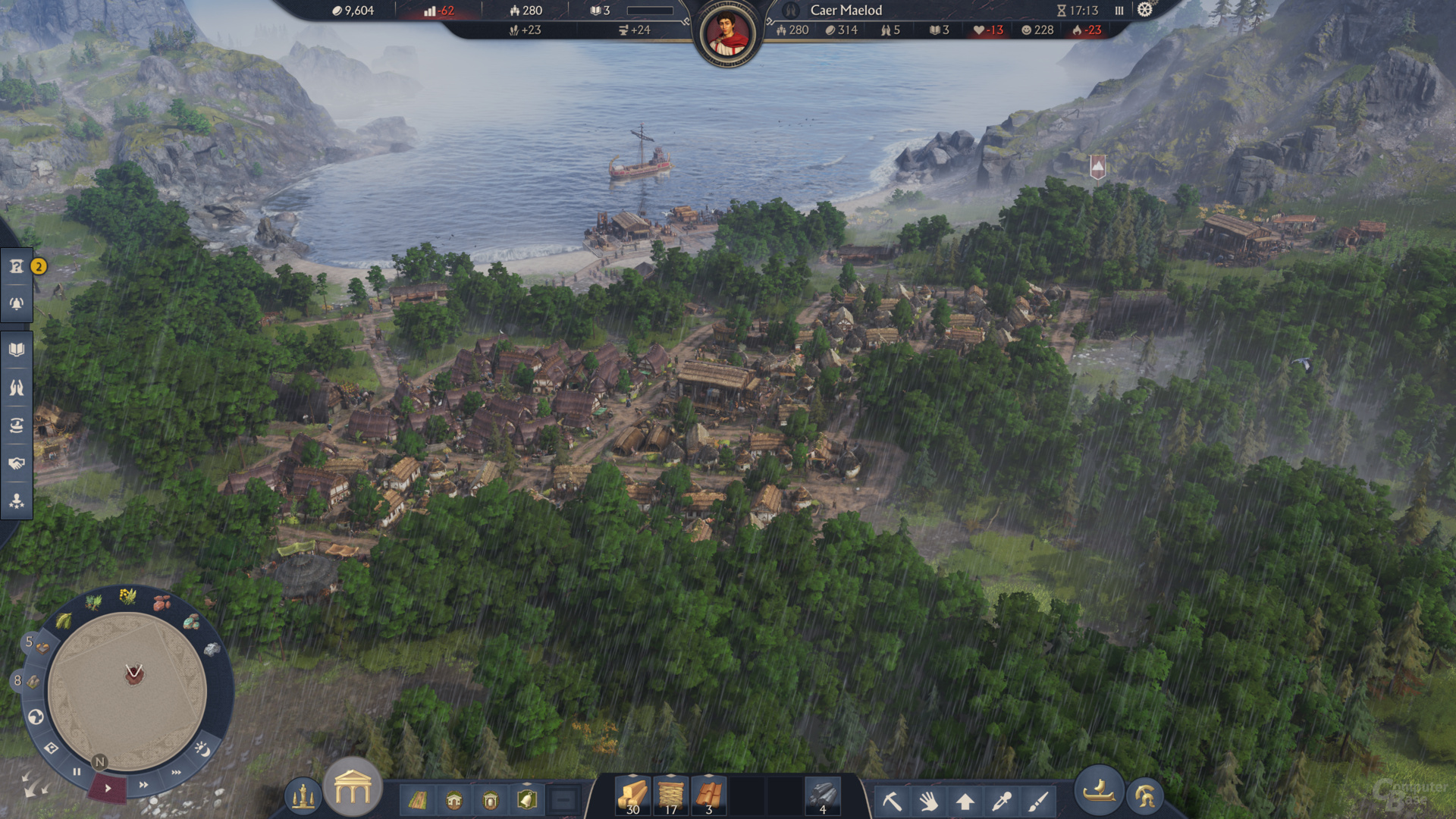This screenshot has width=1456, height=819.
Task: Activate the upgrade arrow tool
Action: (x=965, y=801)
